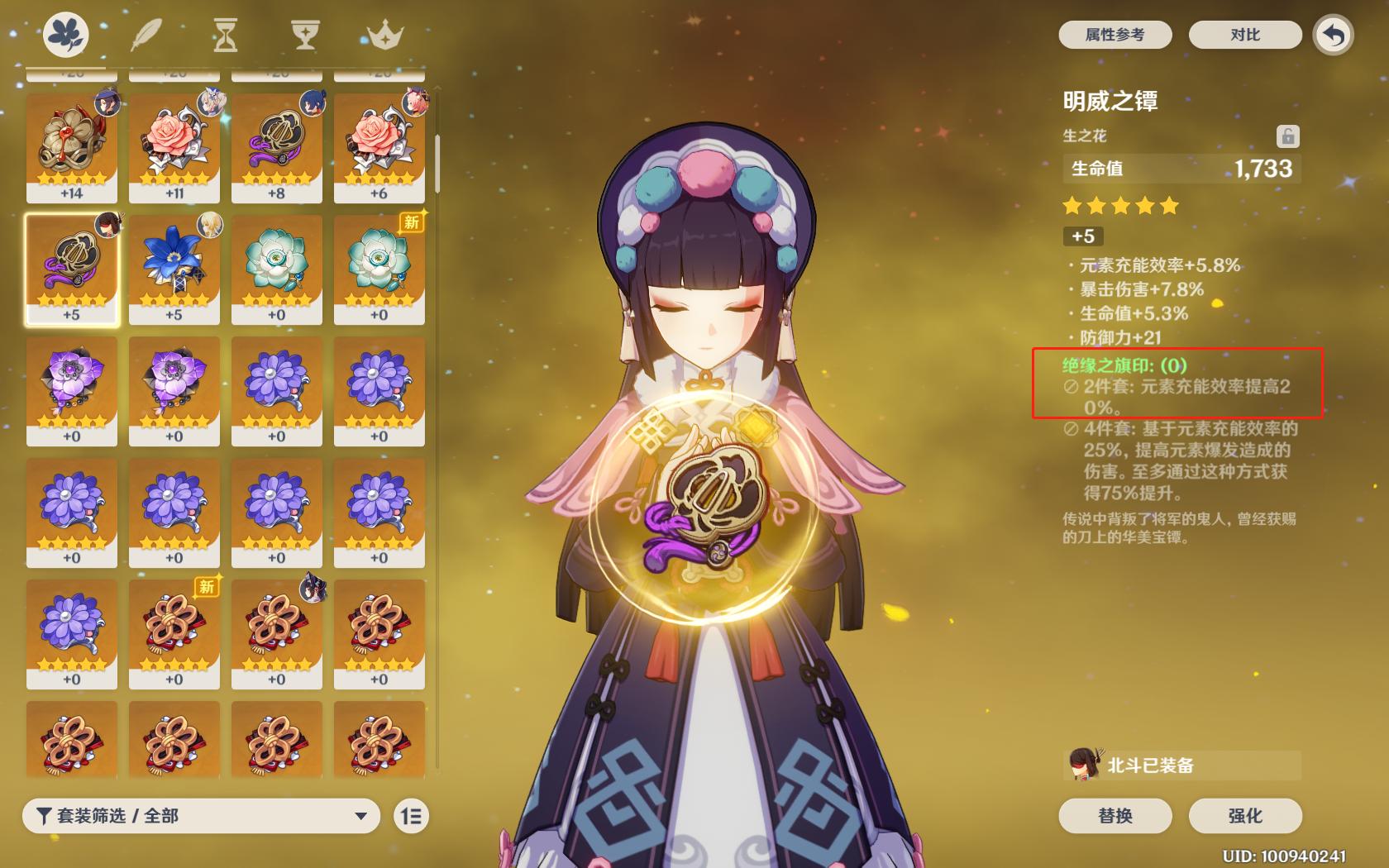Switch to the feather artifact tab
Image resolution: width=1389 pixels, height=868 pixels.
[146, 35]
